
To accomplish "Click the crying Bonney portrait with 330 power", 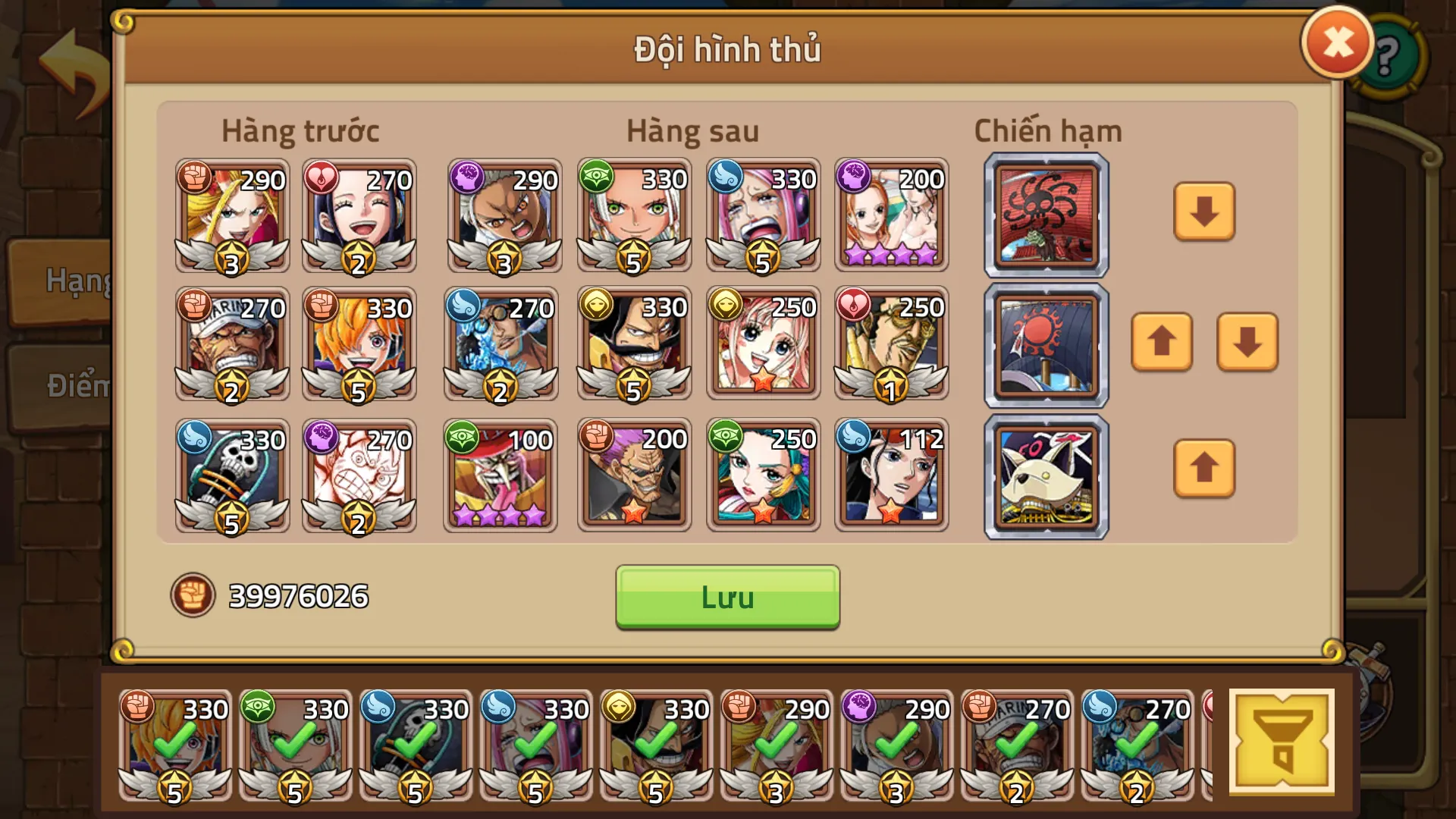I will point(763,215).
